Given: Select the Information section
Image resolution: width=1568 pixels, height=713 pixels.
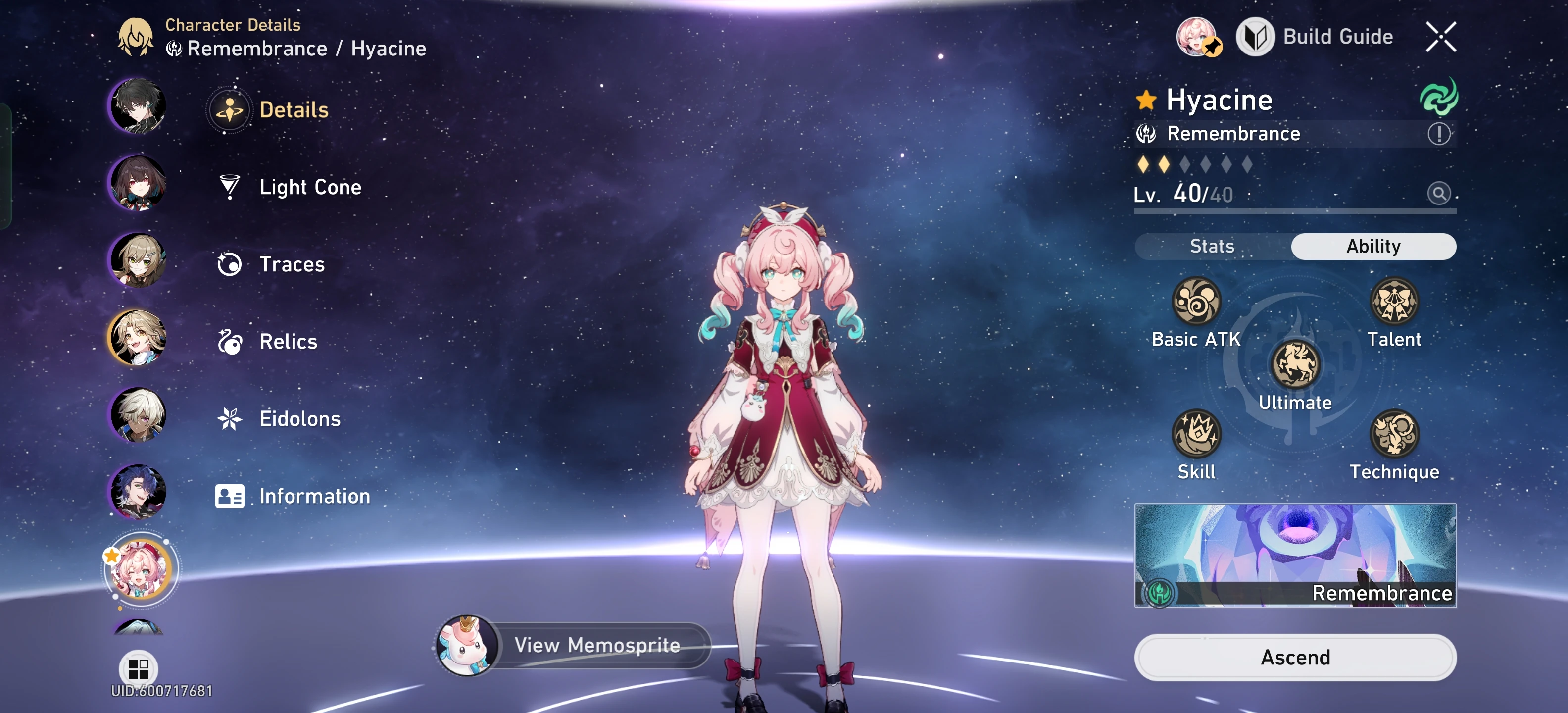Looking at the screenshot, I should pyautogui.click(x=230, y=496).
